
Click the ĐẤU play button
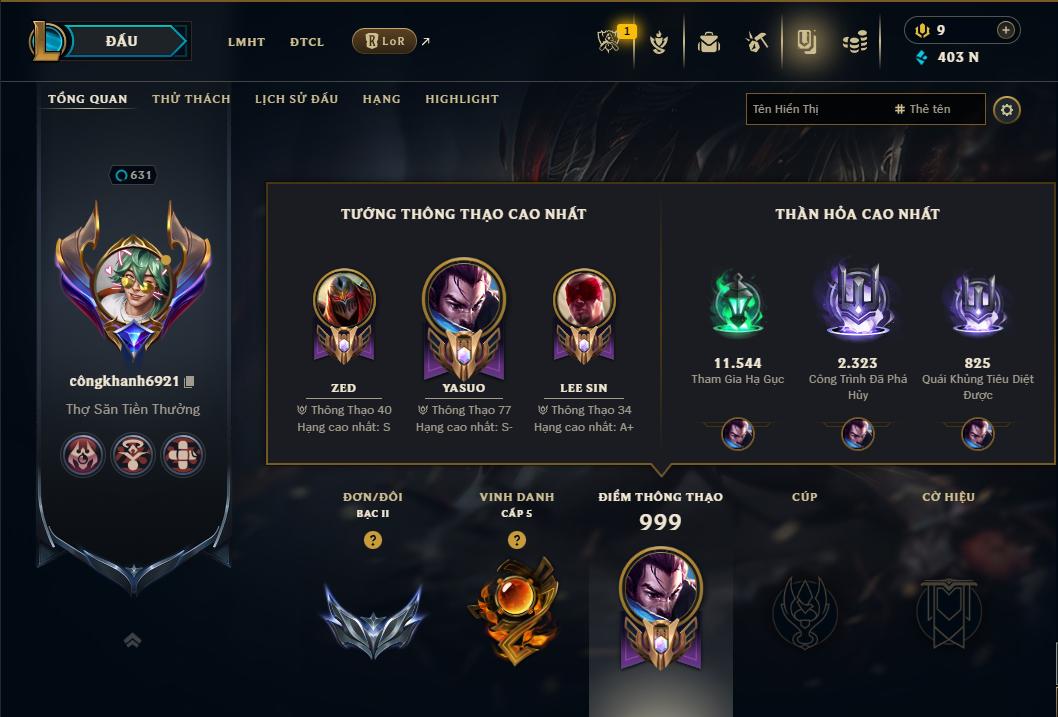(122, 41)
